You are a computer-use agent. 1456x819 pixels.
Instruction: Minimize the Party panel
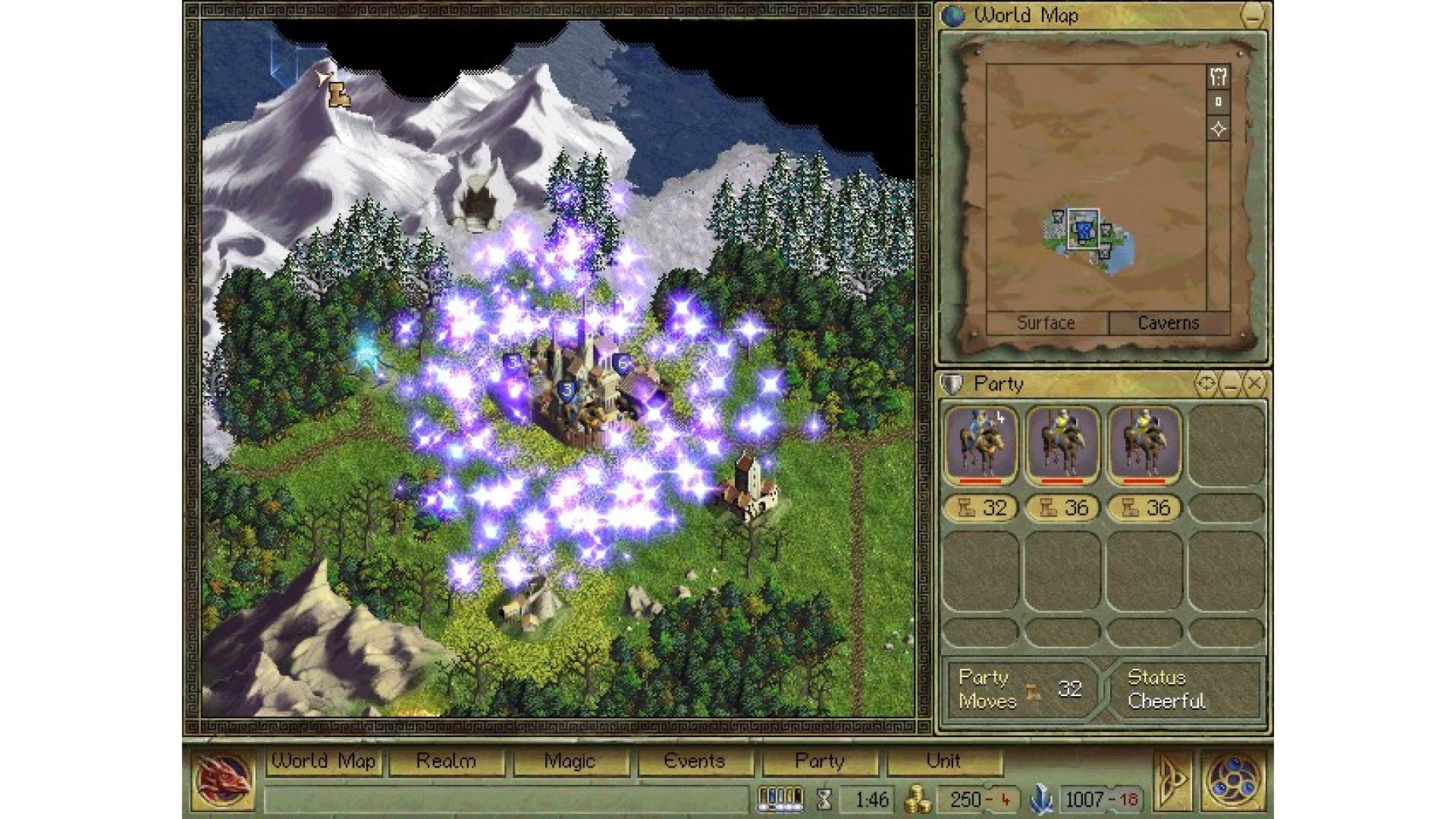[x=1230, y=384]
